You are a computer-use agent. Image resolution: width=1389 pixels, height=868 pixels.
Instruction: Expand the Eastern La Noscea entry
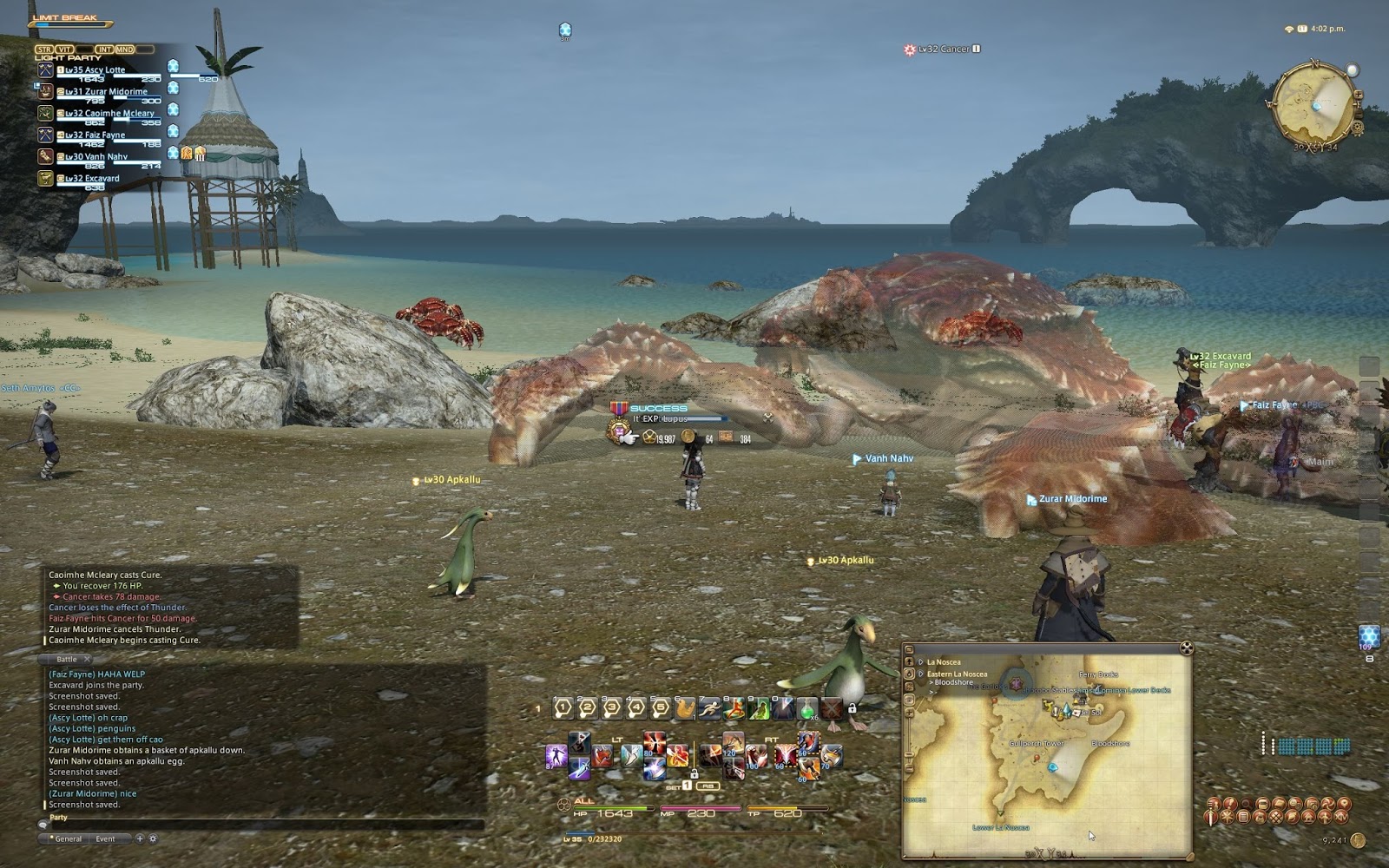920,674
